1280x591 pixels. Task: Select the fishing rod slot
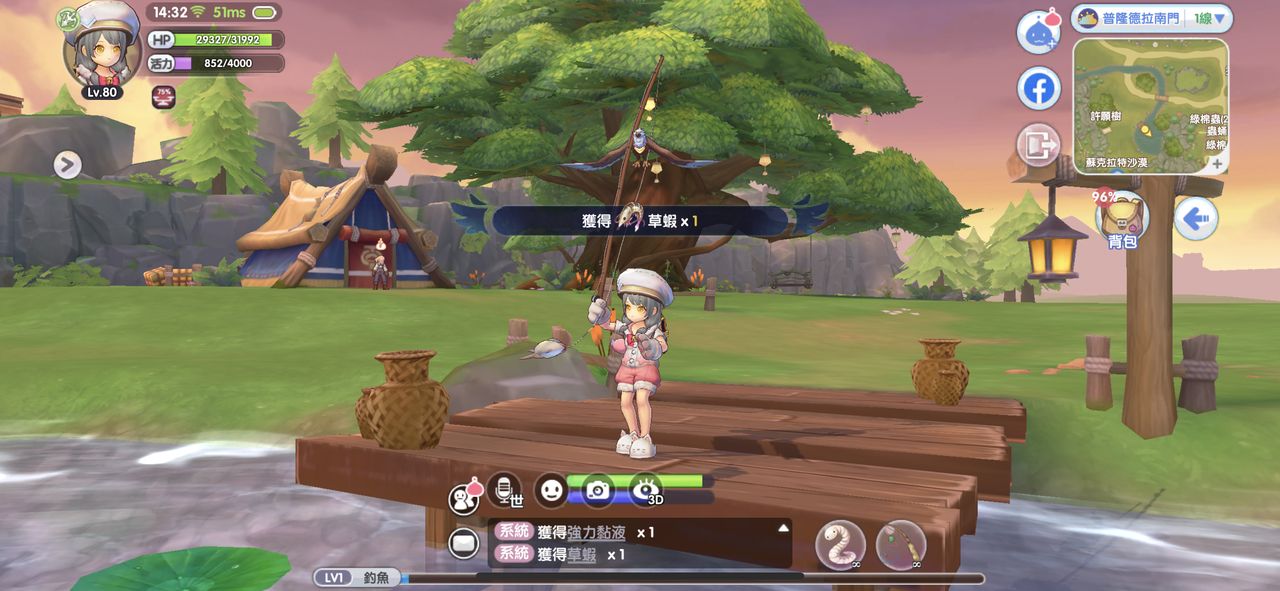(900, 545)
